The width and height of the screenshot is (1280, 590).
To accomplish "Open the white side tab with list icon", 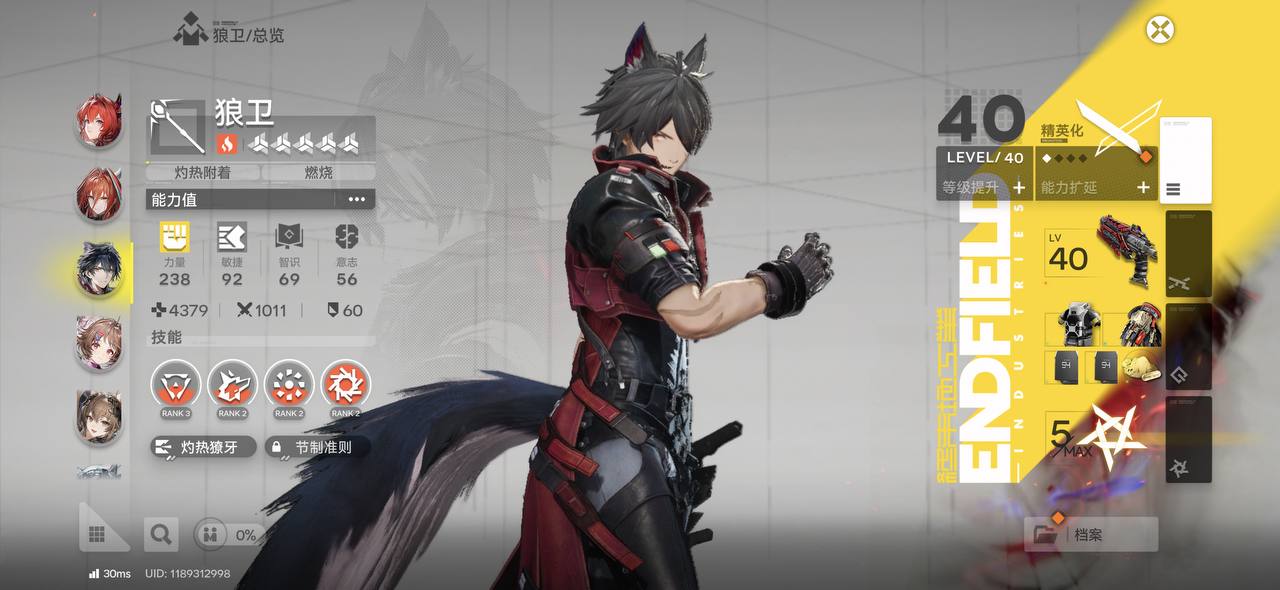I will [x=1186, y=160].
